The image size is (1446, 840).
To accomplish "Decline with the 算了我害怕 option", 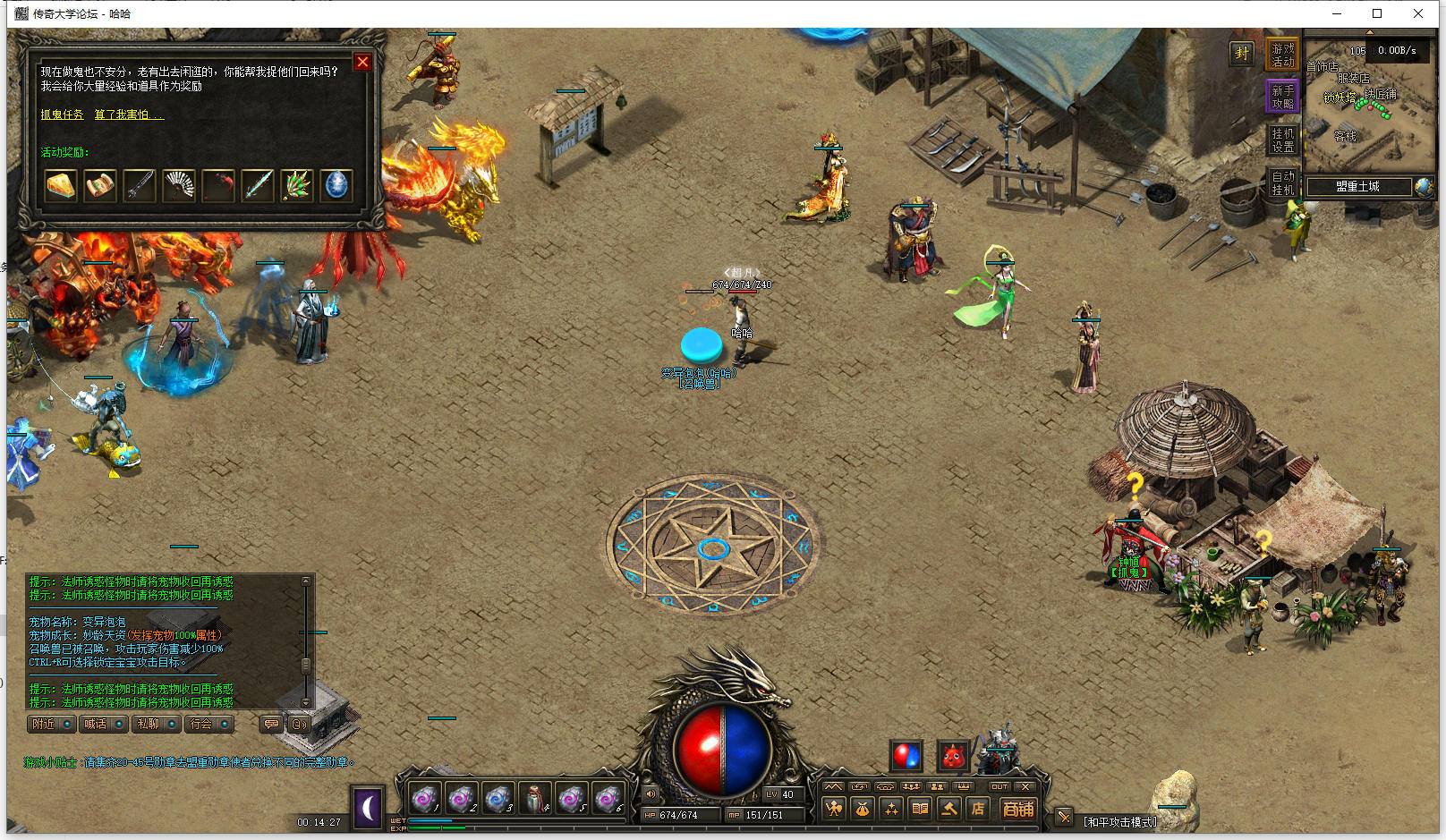I will click(x=129, y=115).
